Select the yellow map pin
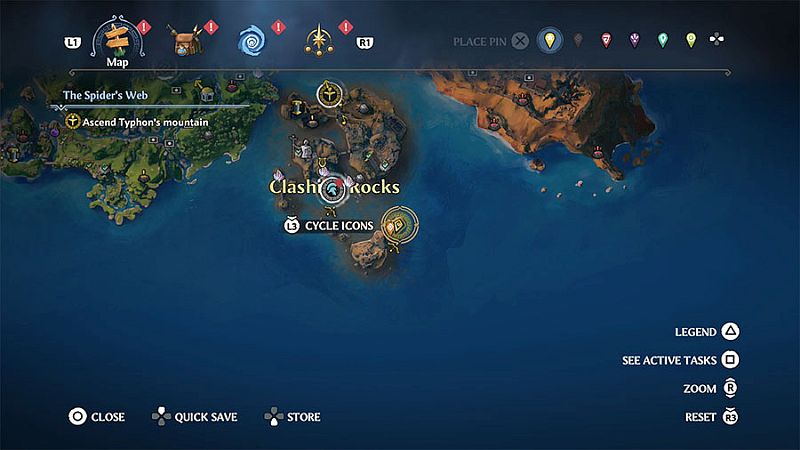This screenshot has height=450, width=800. pyautogui.click(x=547, y=41)
